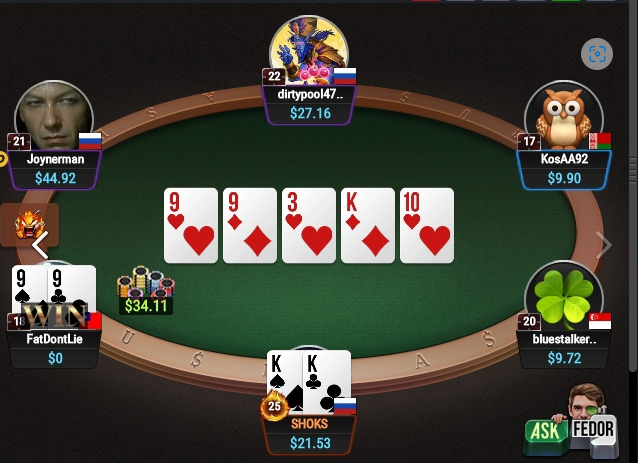Screen dimensions: 638x463
Task: Click the square focus icon at top right
Action: 597,54
